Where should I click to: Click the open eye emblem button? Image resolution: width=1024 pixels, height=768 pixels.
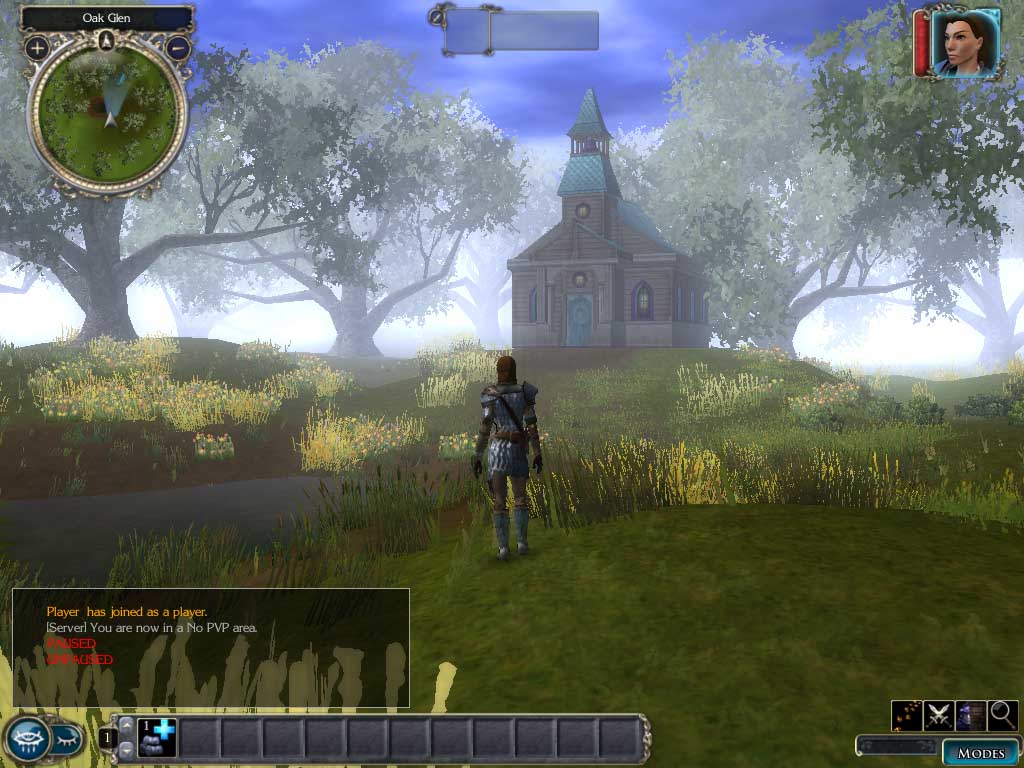(27, 738)
